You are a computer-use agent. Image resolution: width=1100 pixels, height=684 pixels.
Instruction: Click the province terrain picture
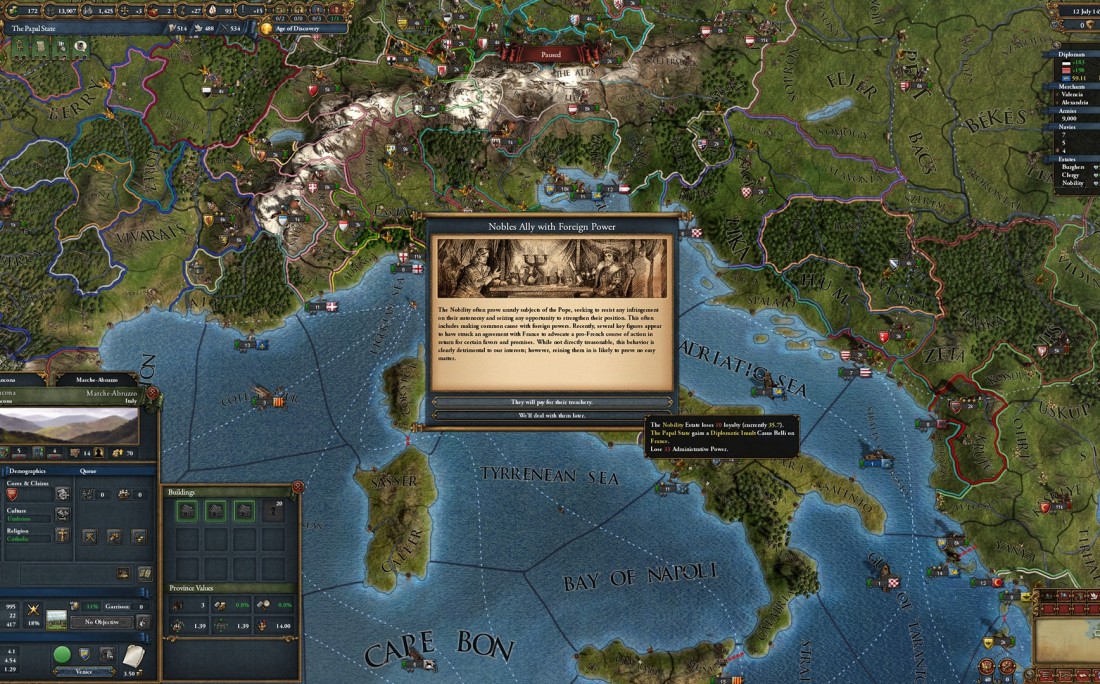68,427
